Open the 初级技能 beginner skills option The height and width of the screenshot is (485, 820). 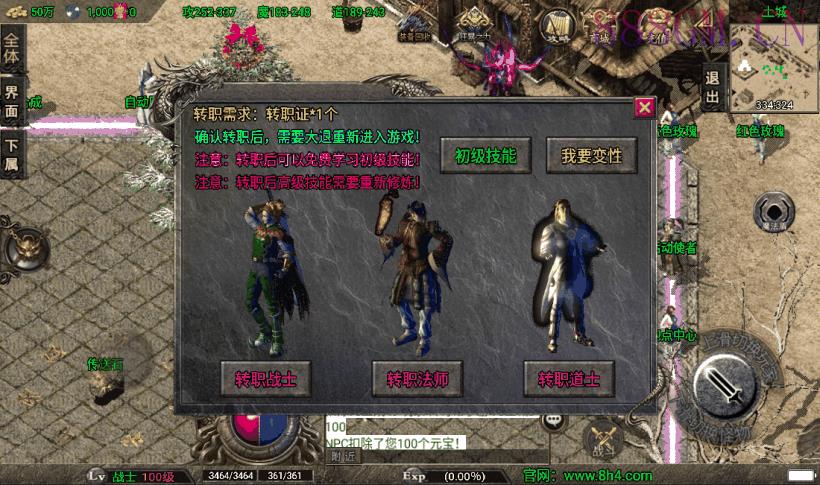tap(485, 156)
